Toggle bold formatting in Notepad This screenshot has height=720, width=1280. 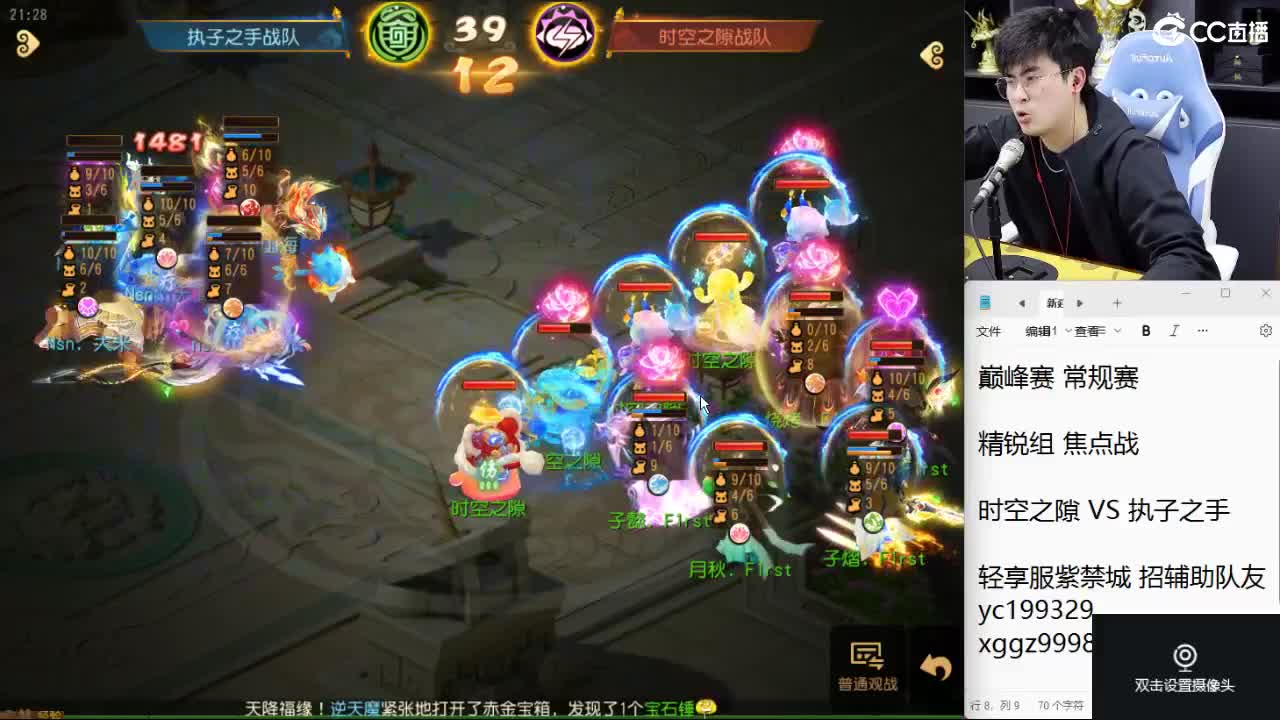coord(1145,330)
